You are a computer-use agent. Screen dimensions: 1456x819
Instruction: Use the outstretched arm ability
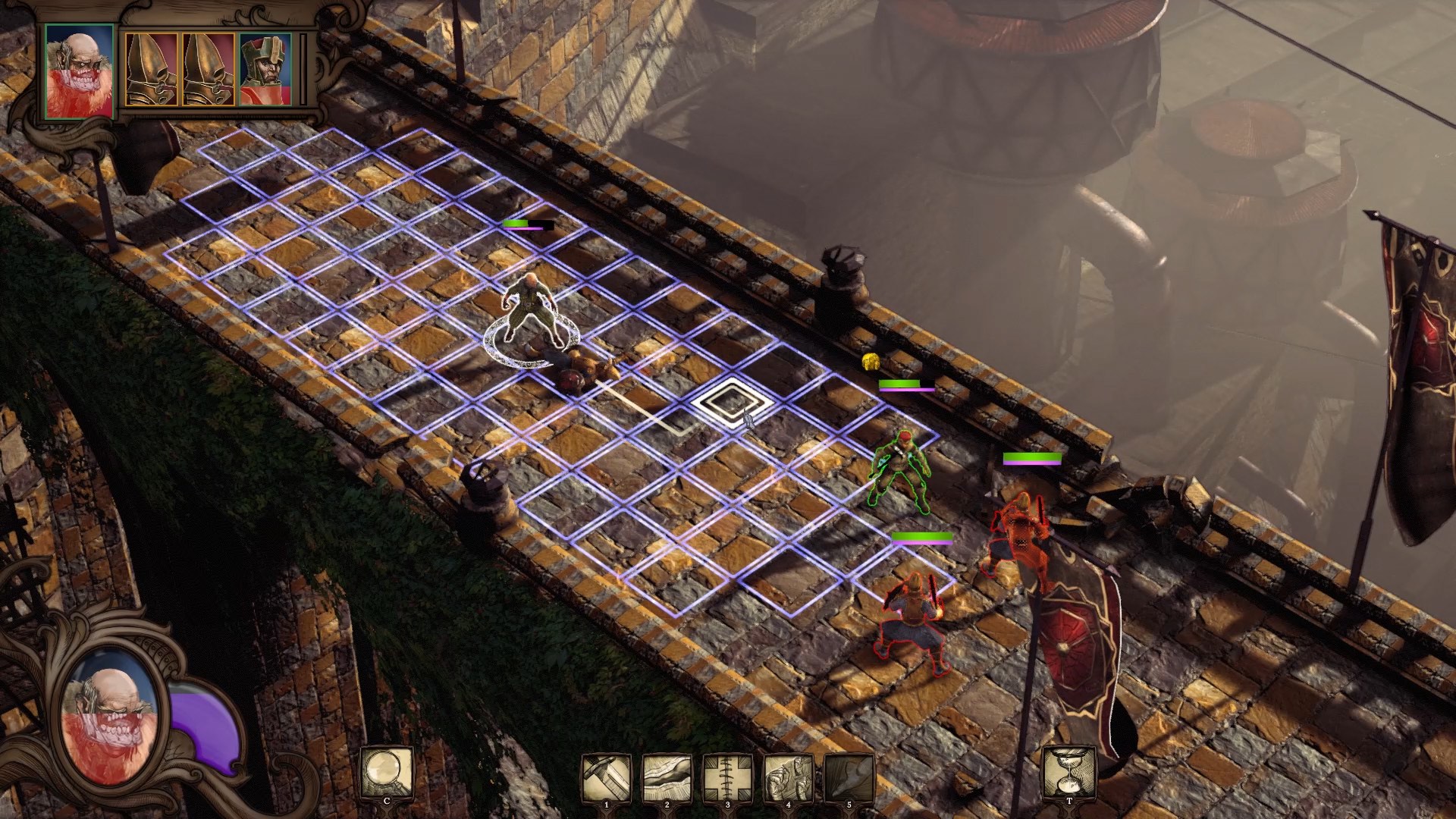[667, 777]
